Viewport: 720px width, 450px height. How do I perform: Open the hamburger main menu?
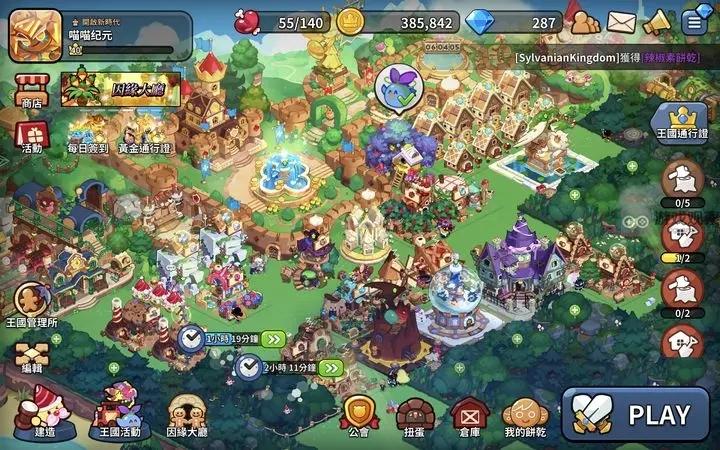click(694, 21)
